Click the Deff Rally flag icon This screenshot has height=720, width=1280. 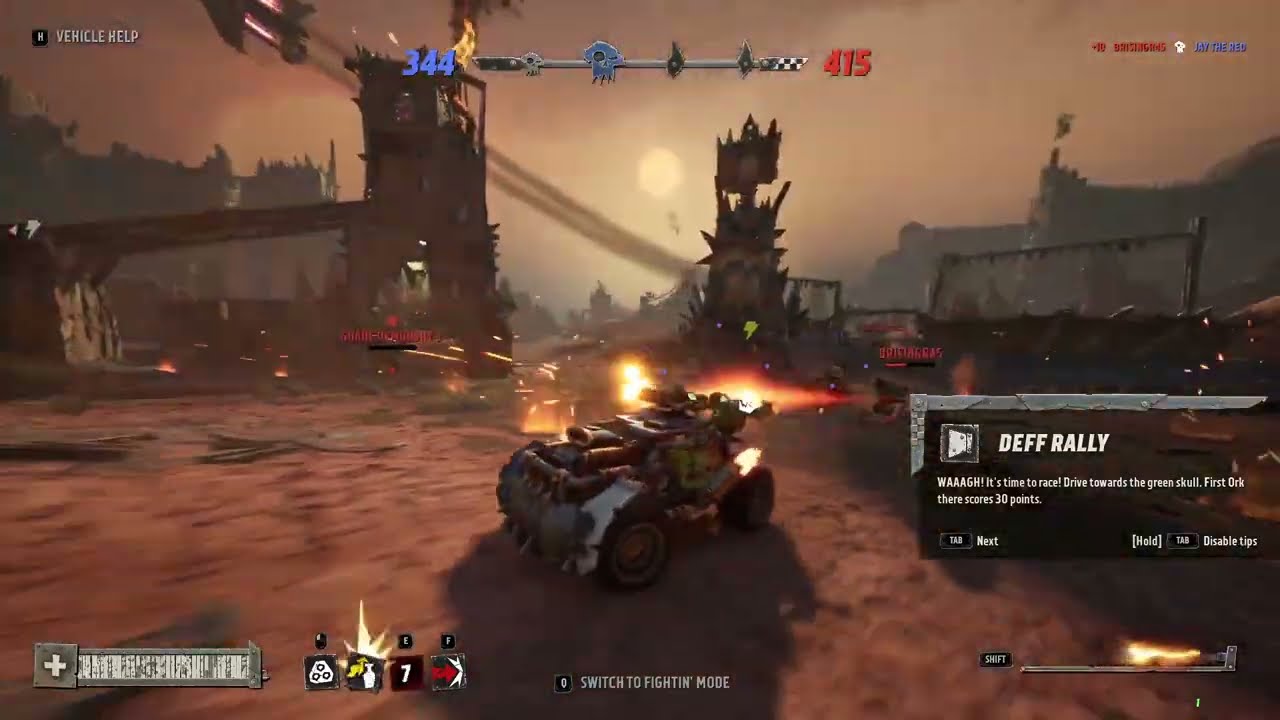pos(960,443)
